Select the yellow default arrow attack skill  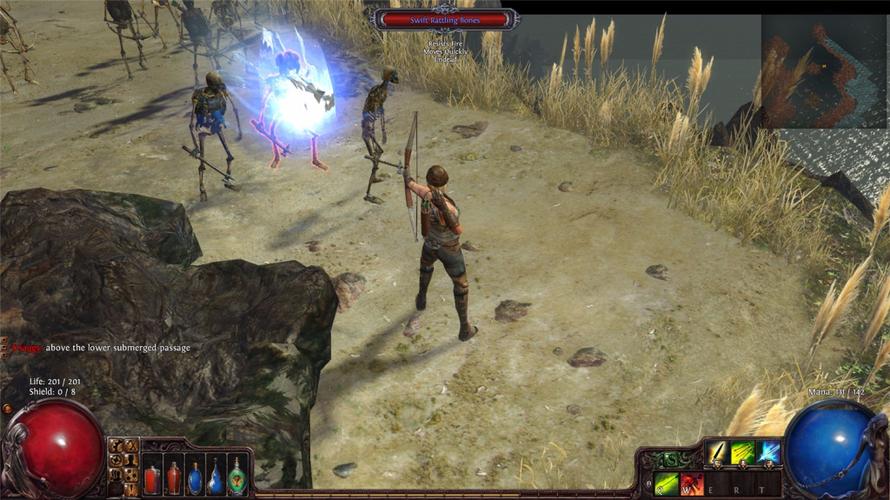718,453
